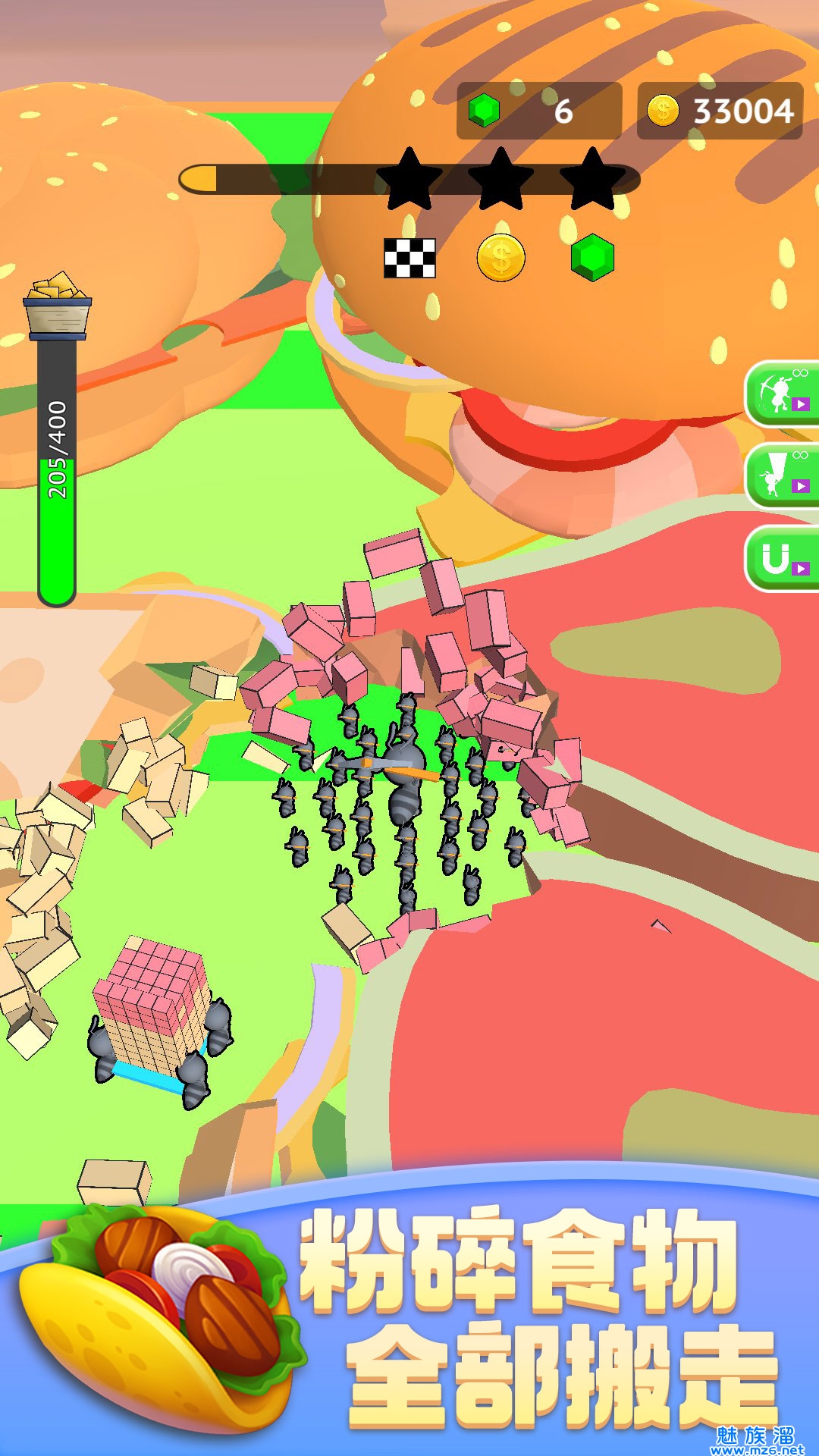819x1456 pixels.
Task: Tap the gold coin balance
Action: (720, 111)
